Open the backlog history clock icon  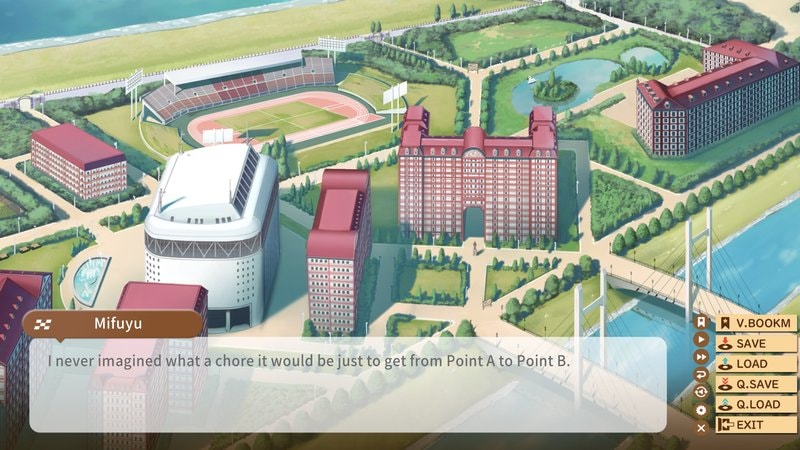(x=701, y=392)
